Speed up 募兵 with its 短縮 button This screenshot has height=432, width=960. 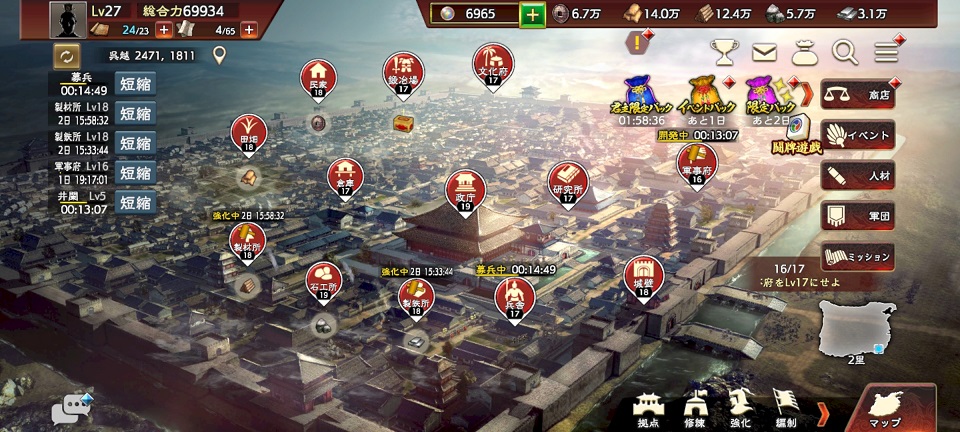135,84
